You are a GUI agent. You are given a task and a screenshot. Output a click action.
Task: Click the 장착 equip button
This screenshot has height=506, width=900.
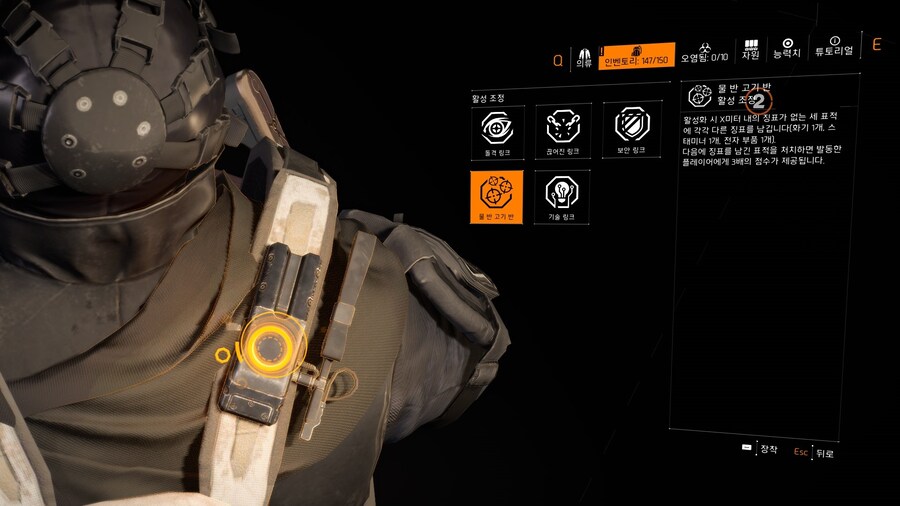pos(760,449)
